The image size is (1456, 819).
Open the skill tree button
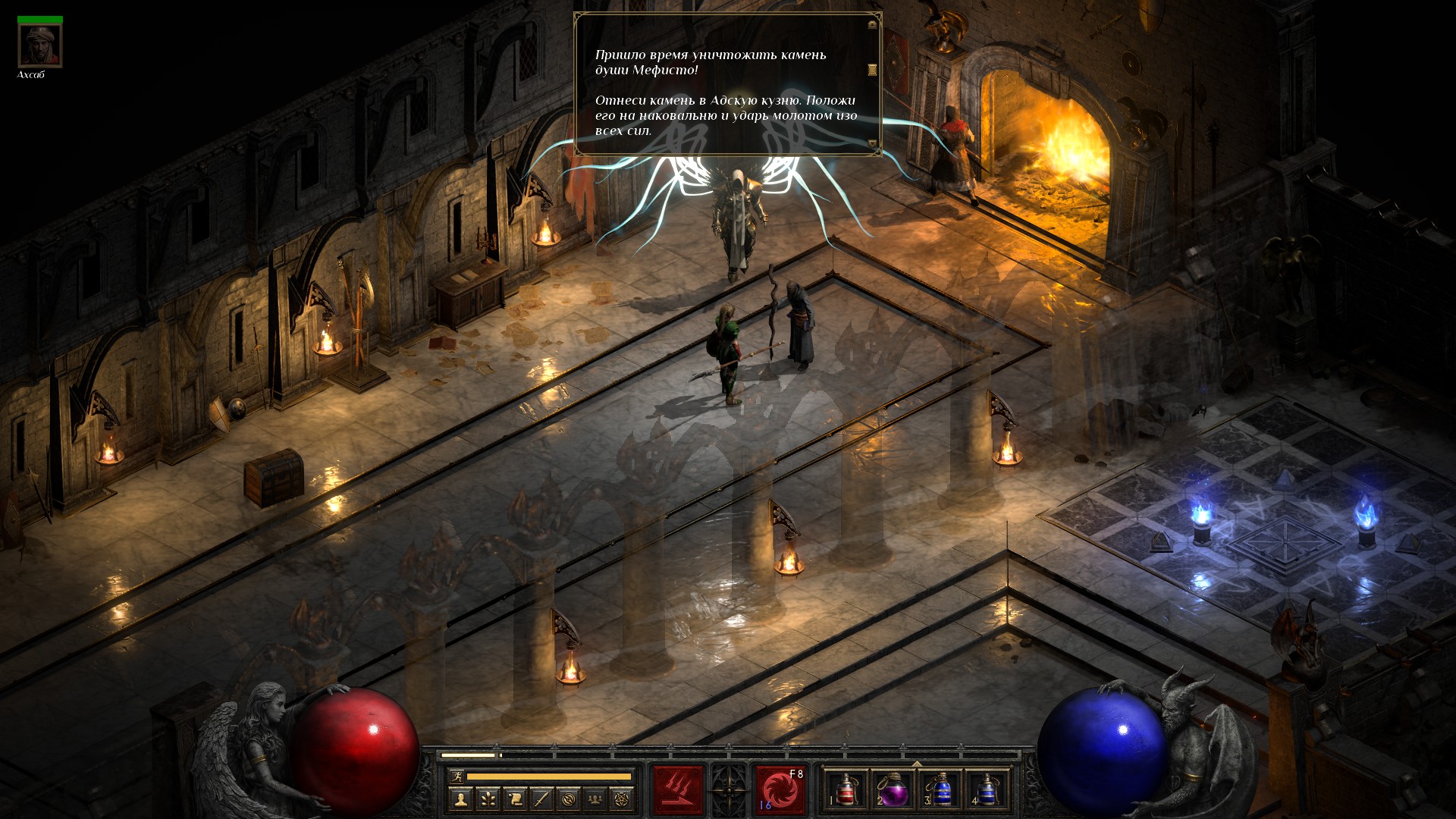coord(488,799)
